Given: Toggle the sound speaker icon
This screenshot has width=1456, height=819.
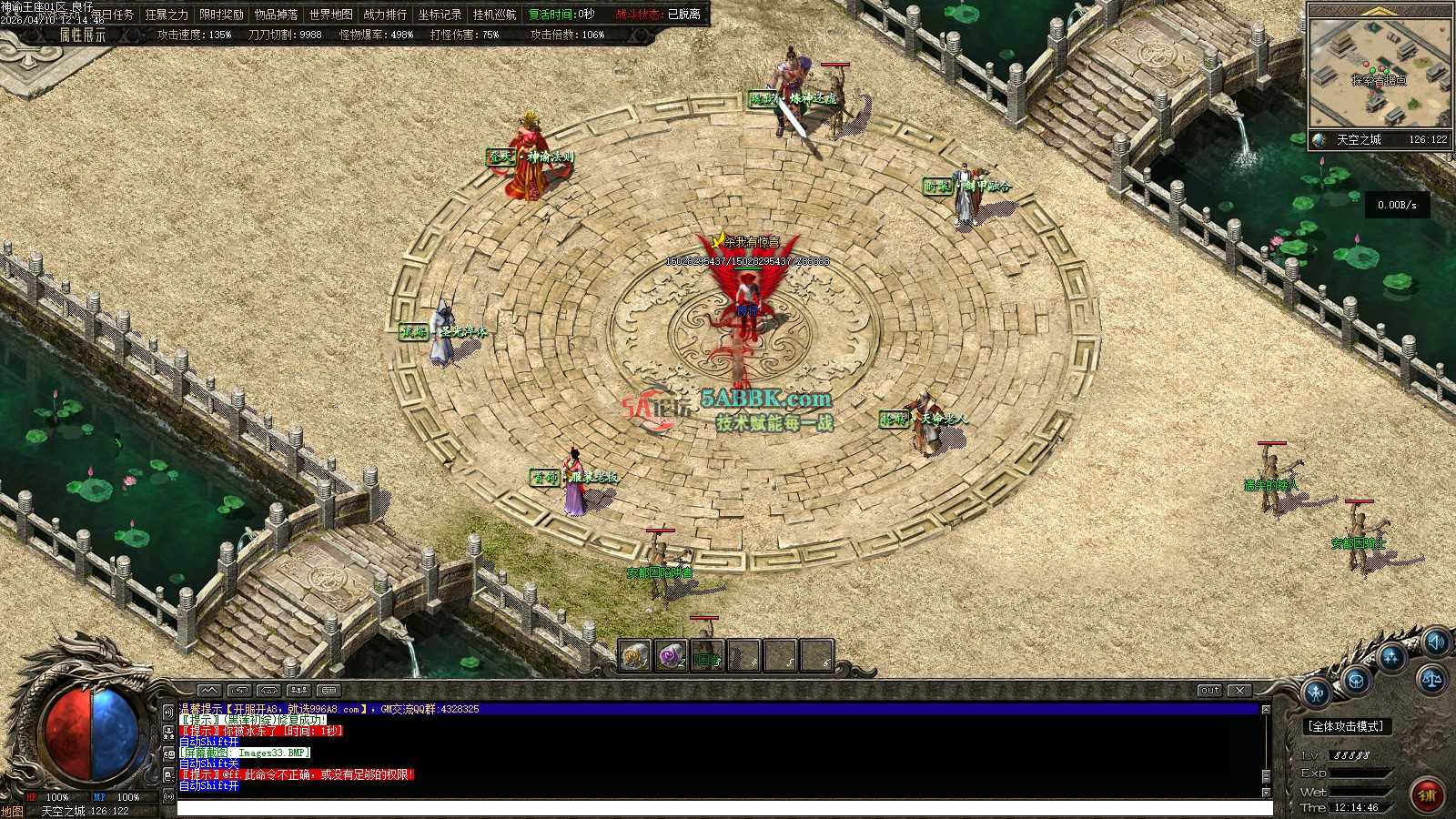Looking at the screenshot, I should (1437, 642).
